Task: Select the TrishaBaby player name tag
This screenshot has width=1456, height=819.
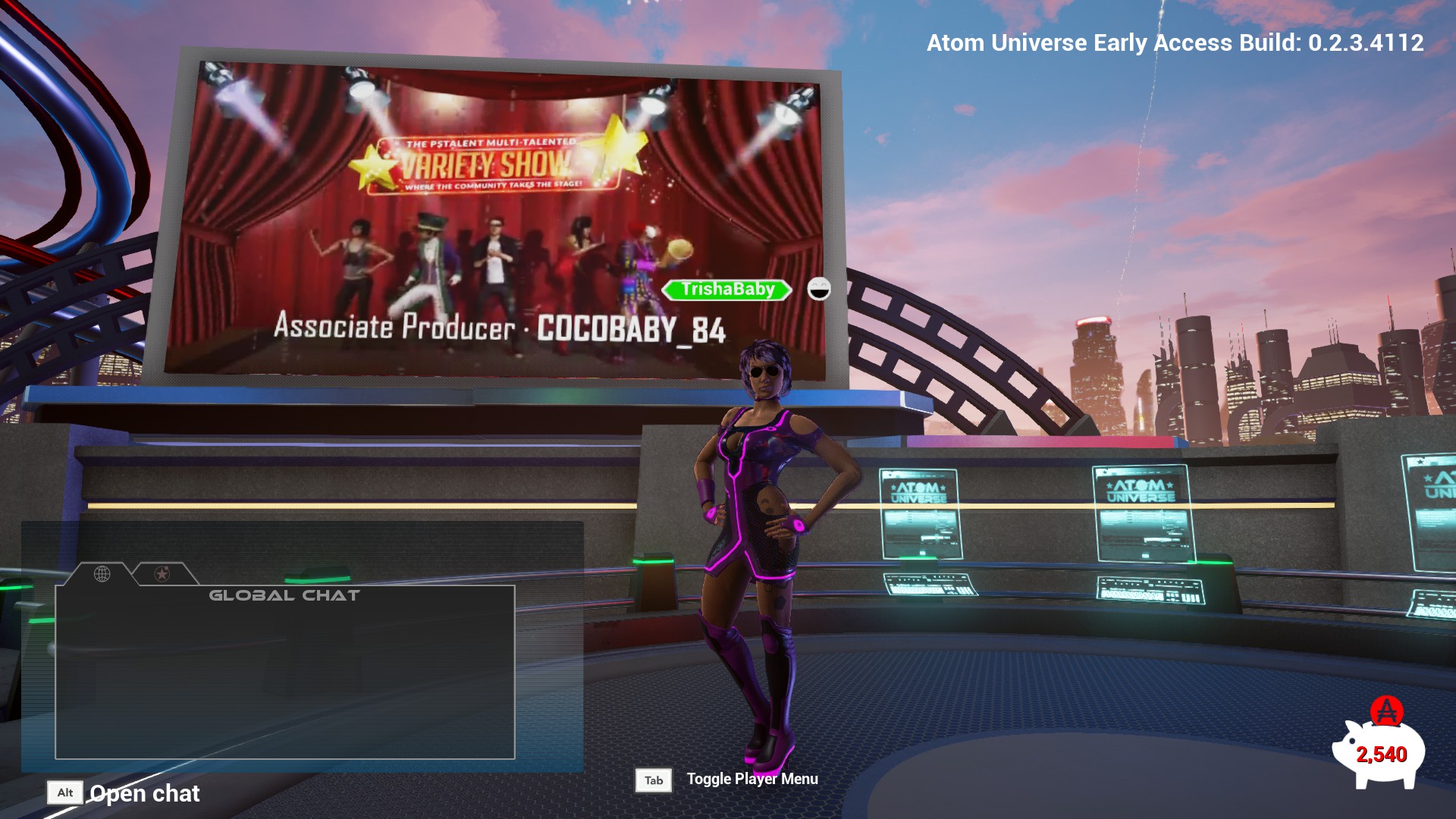Action: tap(727, 290)
